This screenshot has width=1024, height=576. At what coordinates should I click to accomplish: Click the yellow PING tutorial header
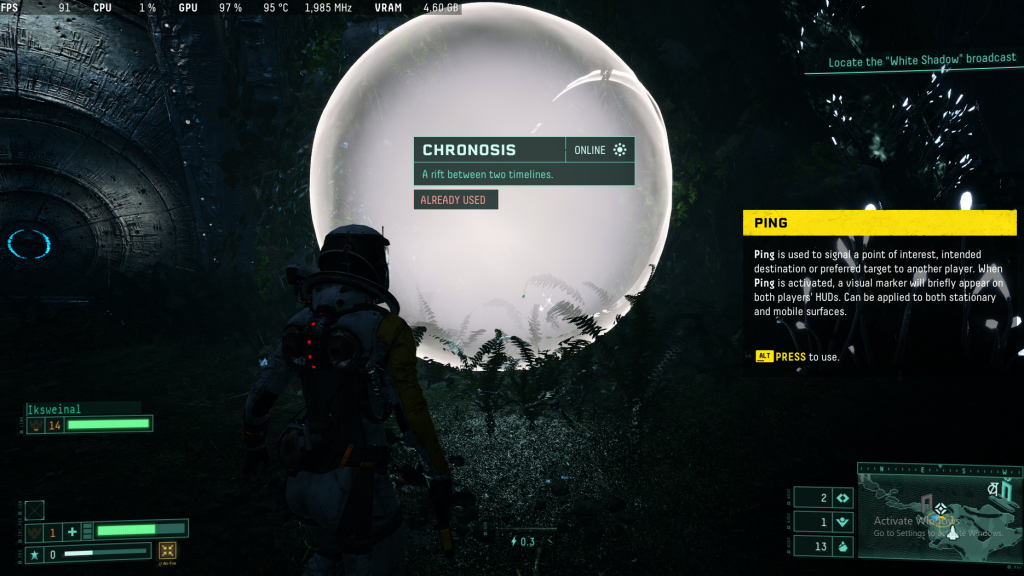[879, 223]
